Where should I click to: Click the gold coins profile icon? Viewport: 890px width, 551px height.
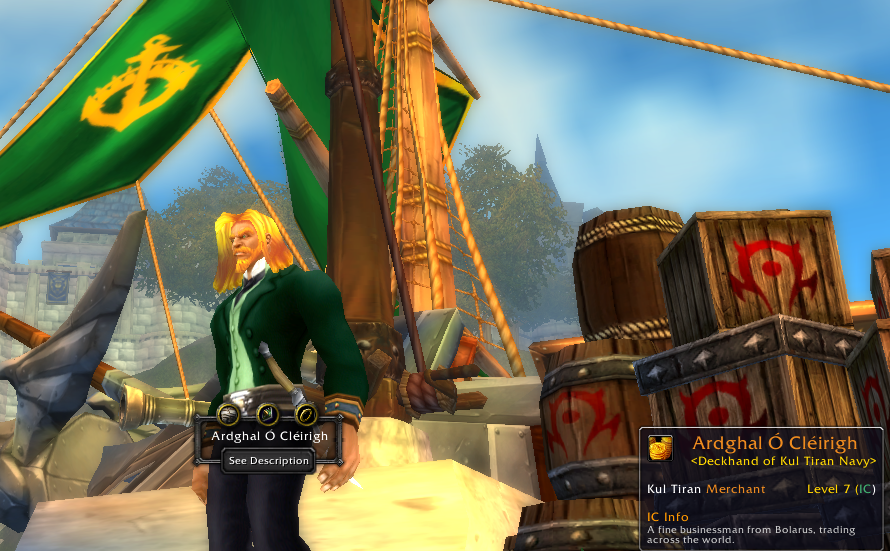point(660,447)
